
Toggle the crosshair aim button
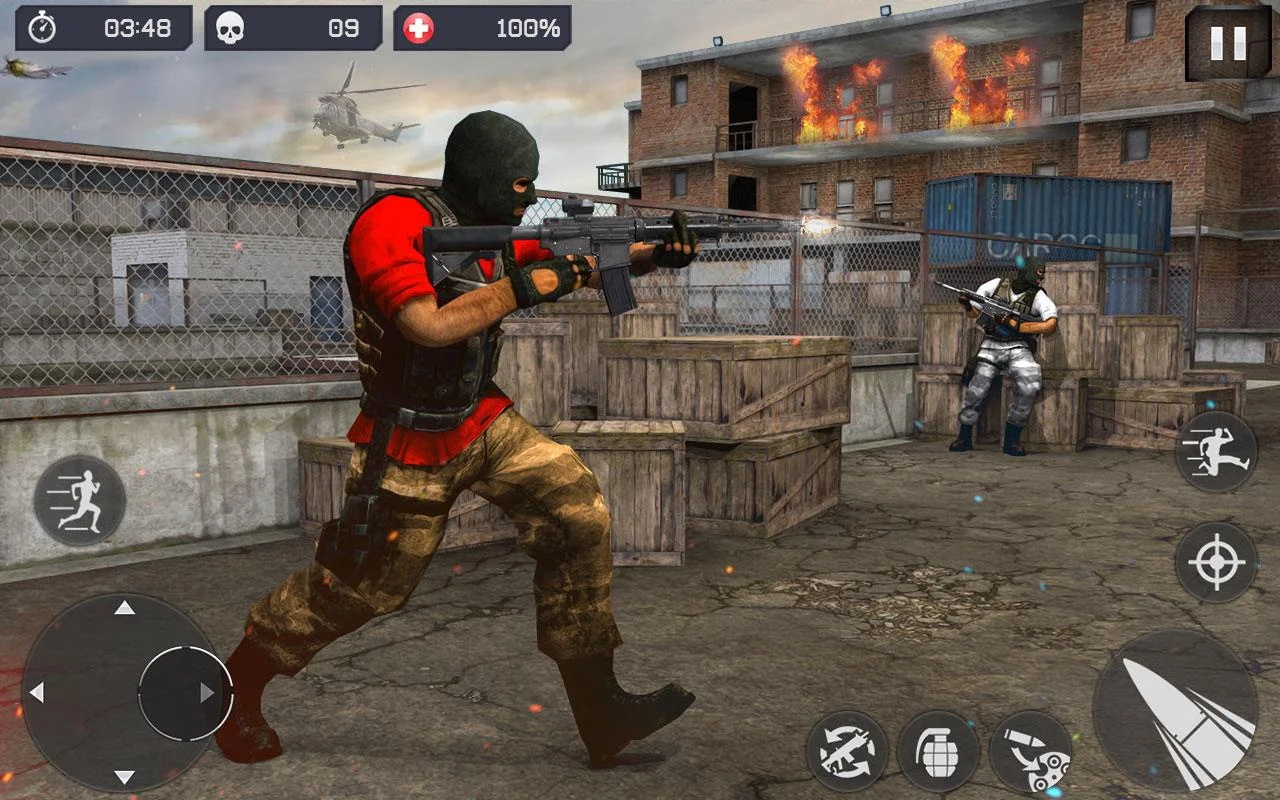coord(1216,562)
